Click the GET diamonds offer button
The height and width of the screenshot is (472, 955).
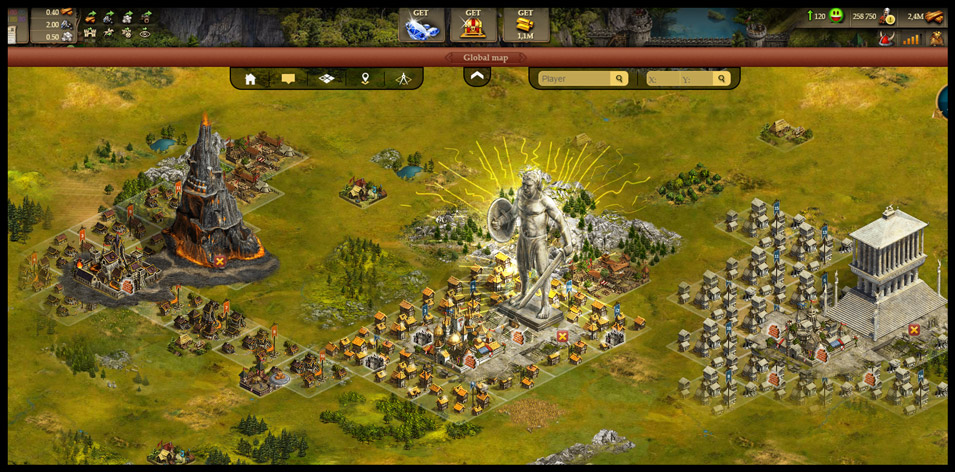pyautogui.click(x=421, y=25)
